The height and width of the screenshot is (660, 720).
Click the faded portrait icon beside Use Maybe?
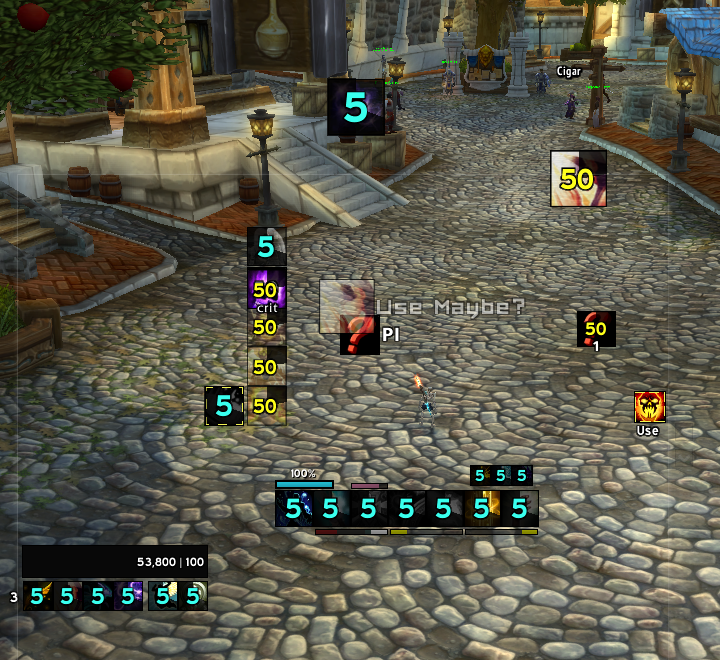(346, 305)
